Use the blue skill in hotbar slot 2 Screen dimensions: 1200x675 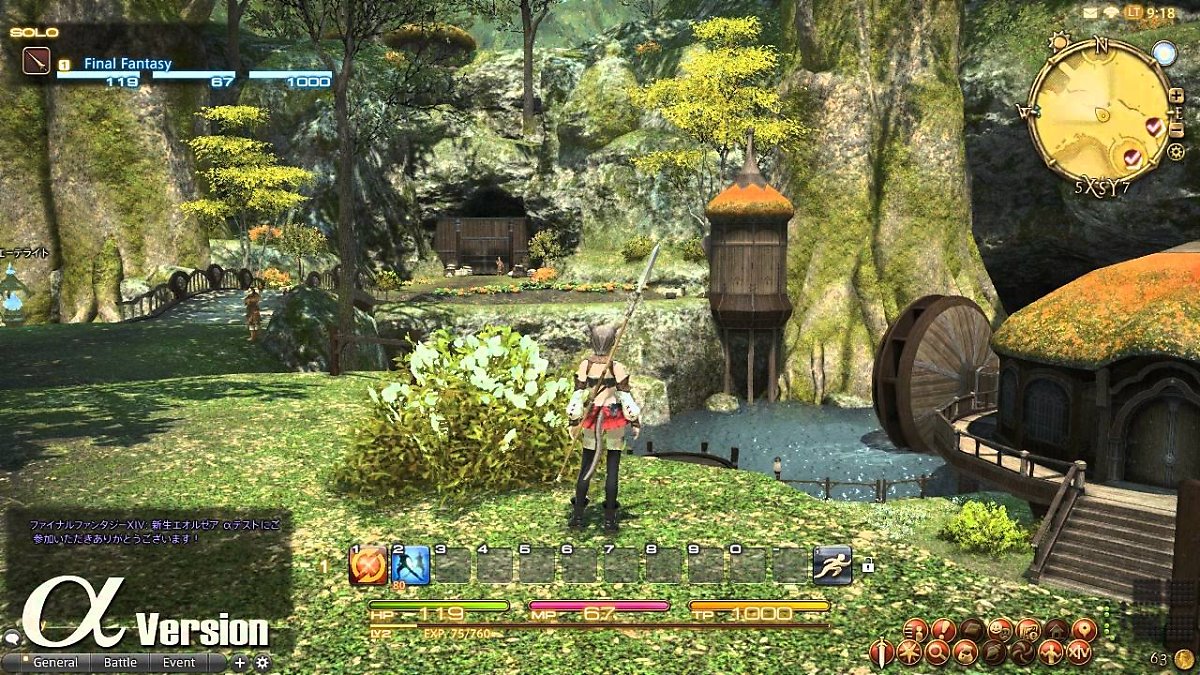[x=410, y=565]
